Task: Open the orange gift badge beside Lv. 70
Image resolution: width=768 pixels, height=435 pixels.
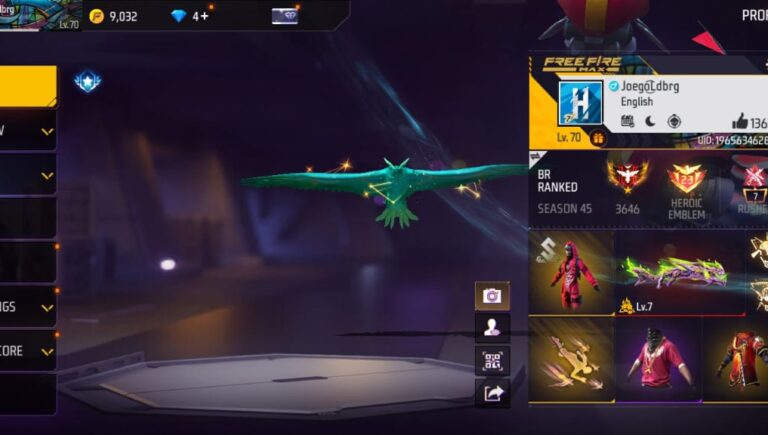Action: pos(598,138)
